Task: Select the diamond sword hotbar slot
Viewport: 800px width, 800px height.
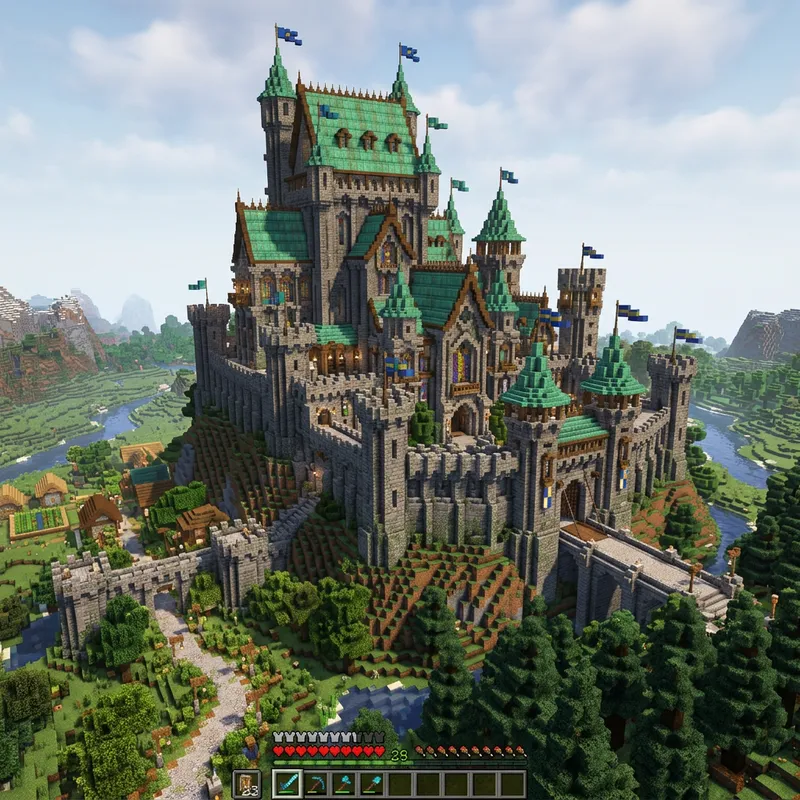Action: point(287,783)
